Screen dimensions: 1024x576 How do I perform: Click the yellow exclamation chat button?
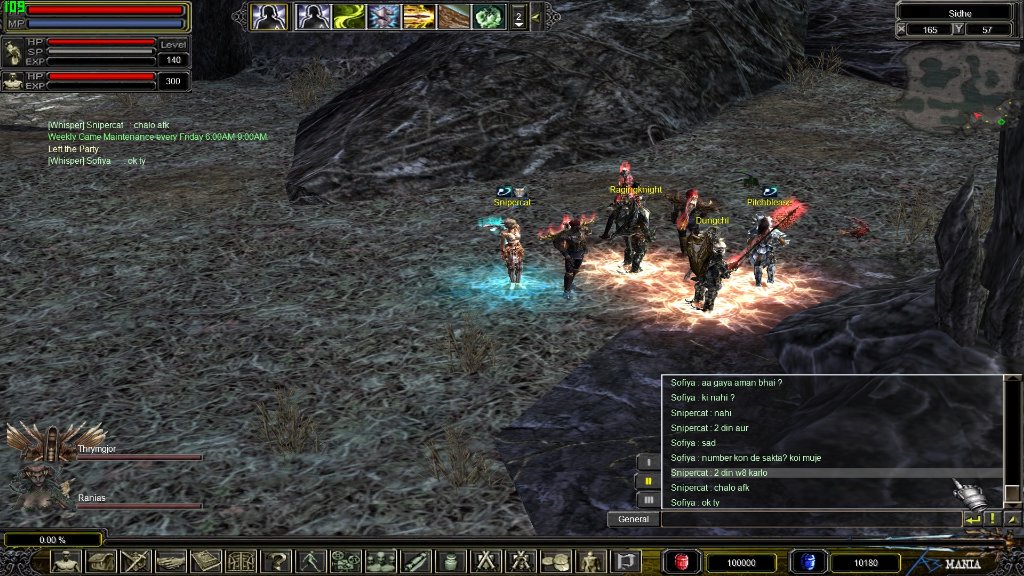click(x=992, y=519)
